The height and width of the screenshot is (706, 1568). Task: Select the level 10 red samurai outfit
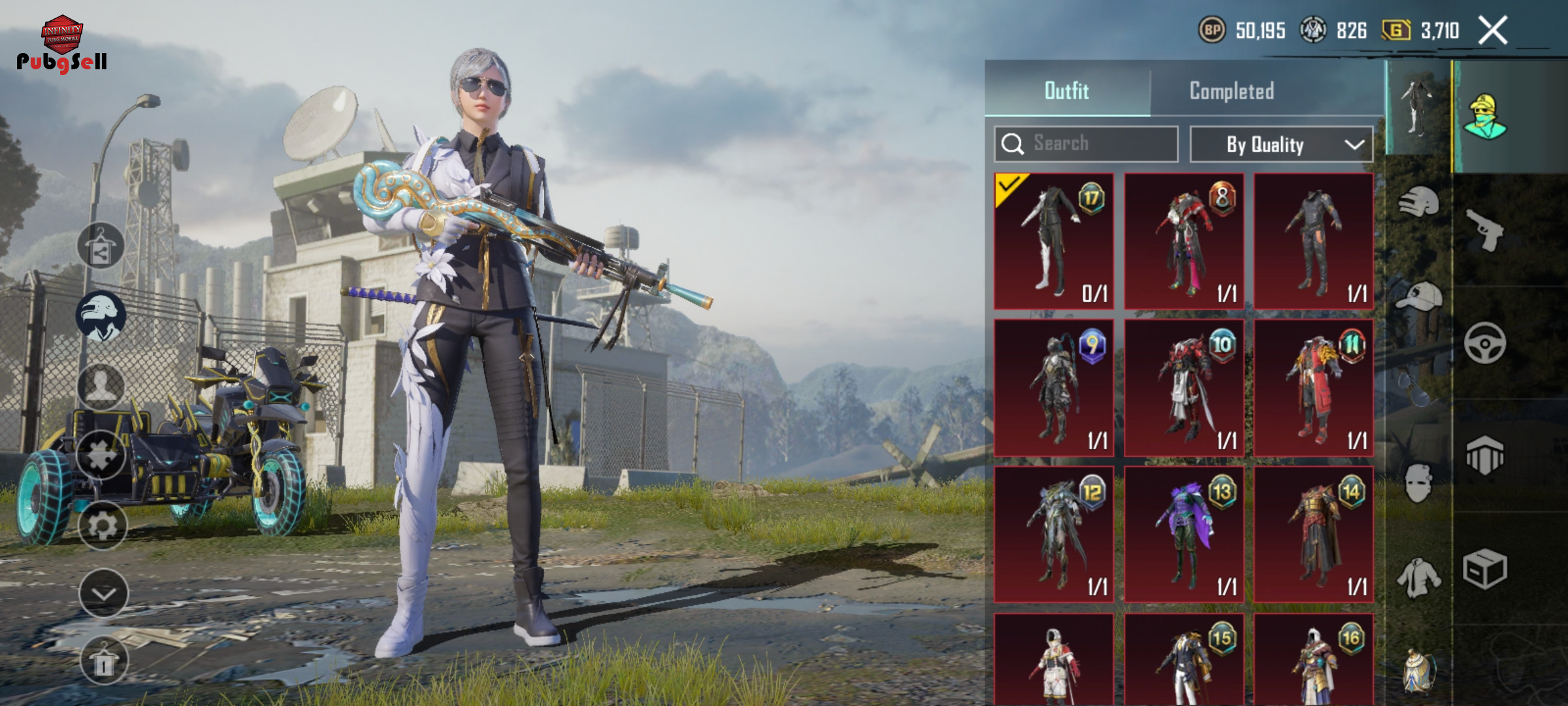[x=1184, y=388]
